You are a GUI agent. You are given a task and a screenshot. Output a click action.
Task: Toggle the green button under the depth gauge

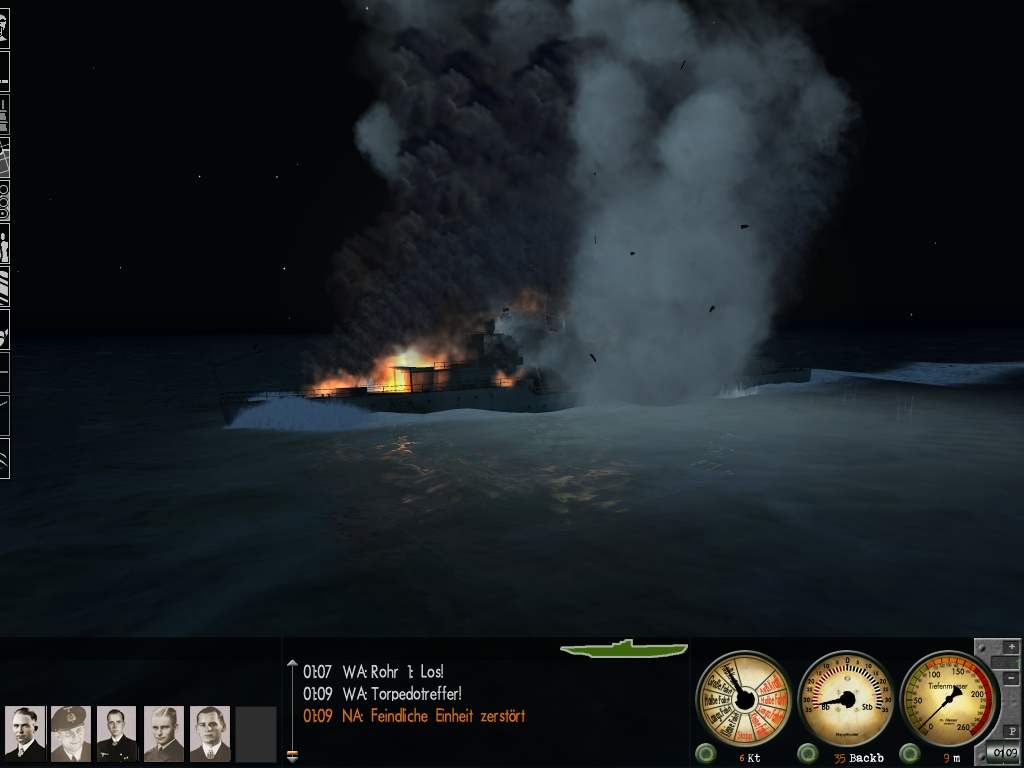click(909, 753)
